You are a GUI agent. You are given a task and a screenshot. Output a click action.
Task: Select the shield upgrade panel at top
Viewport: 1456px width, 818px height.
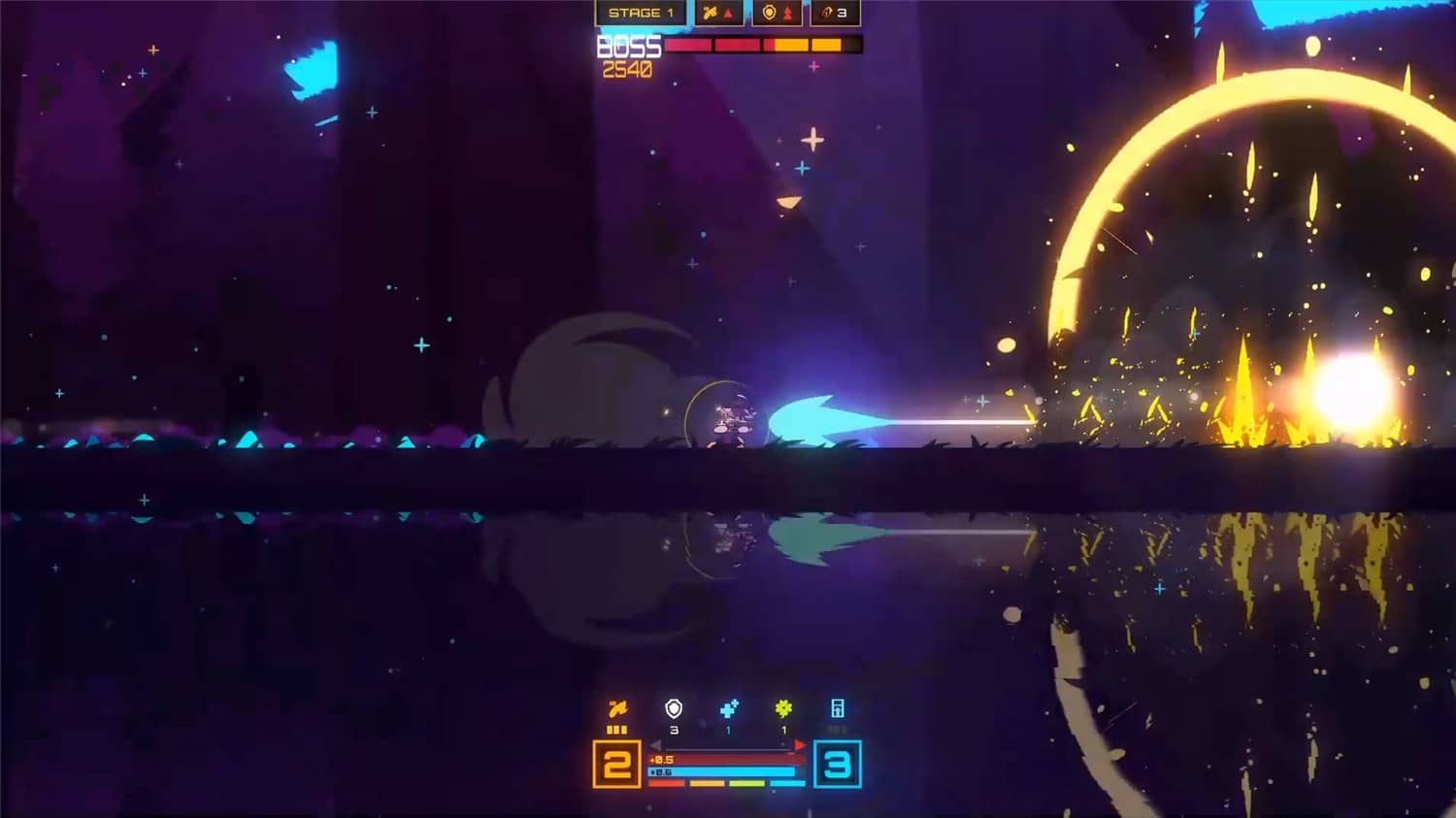point(778,14)
